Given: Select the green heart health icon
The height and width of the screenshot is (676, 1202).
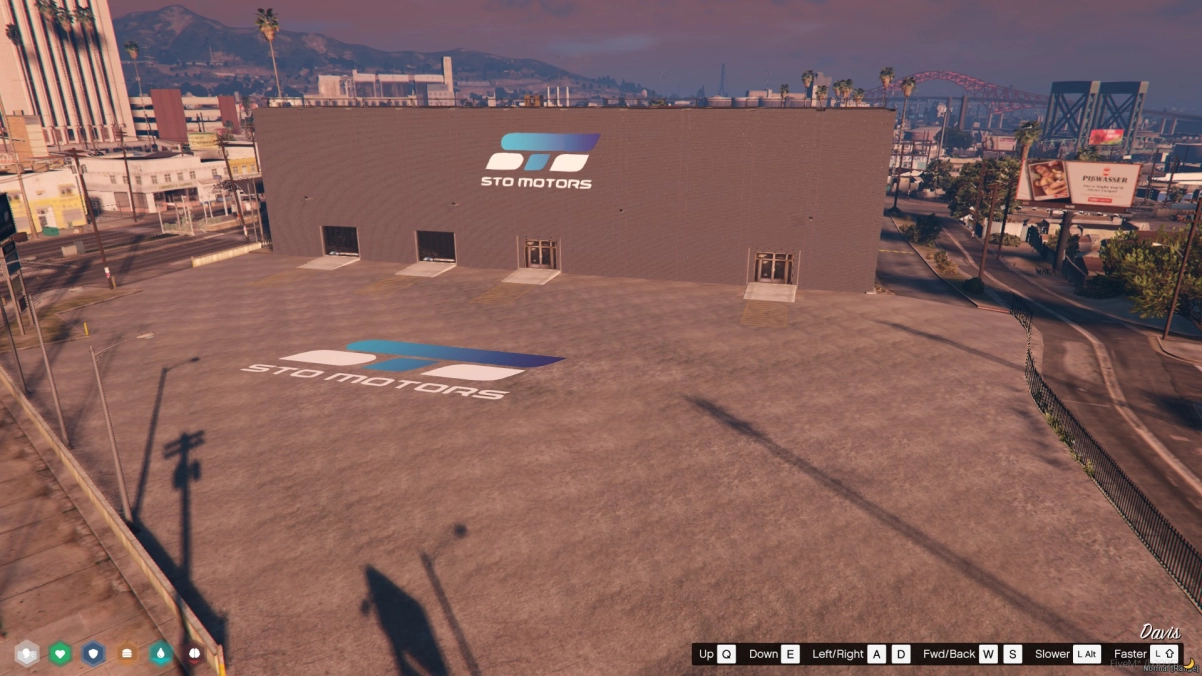Looking at the screenshot, I should coord(60,654).
